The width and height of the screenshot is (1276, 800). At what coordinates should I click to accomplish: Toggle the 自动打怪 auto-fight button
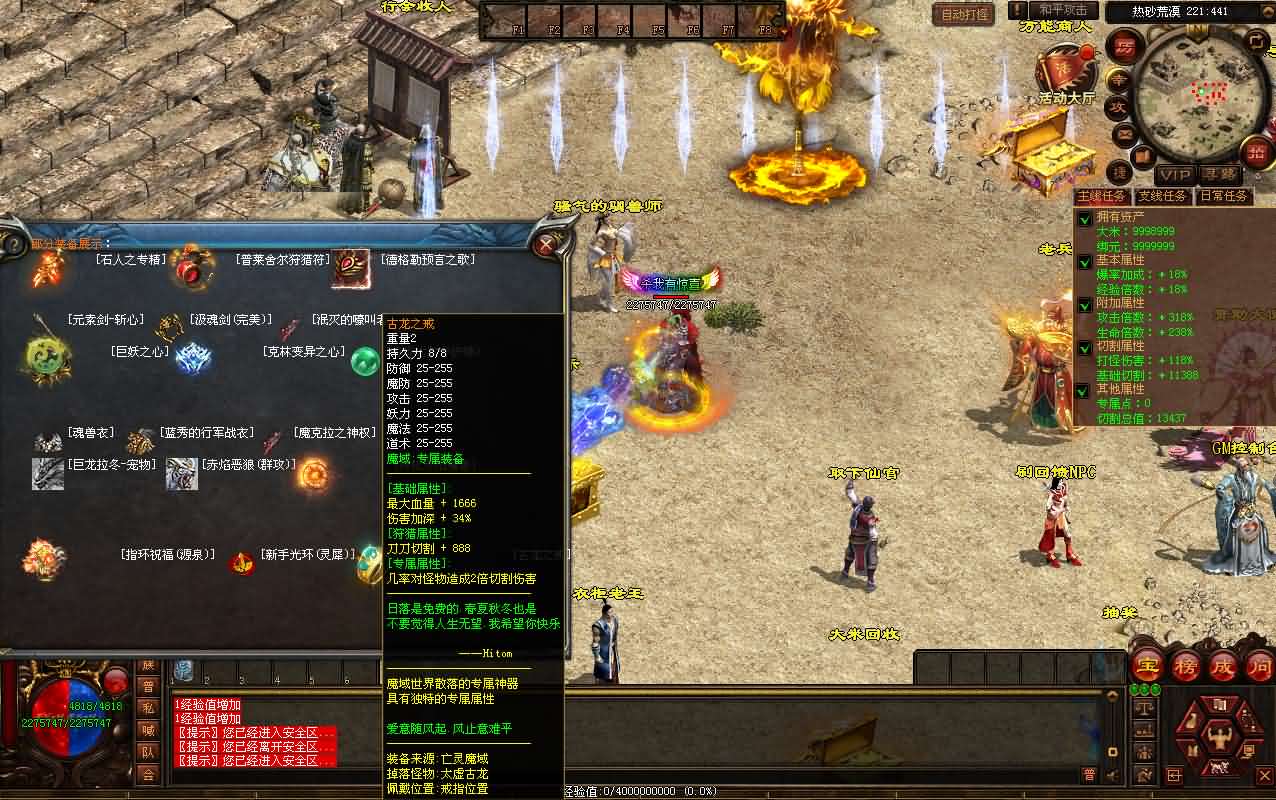[x=965, y=14]
